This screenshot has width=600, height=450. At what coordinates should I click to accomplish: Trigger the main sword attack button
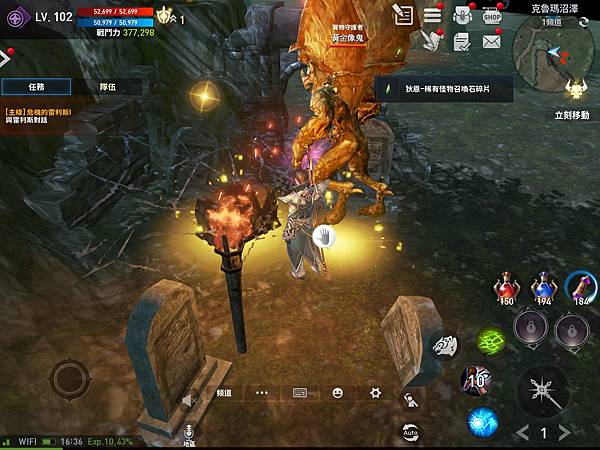point(543,388)
